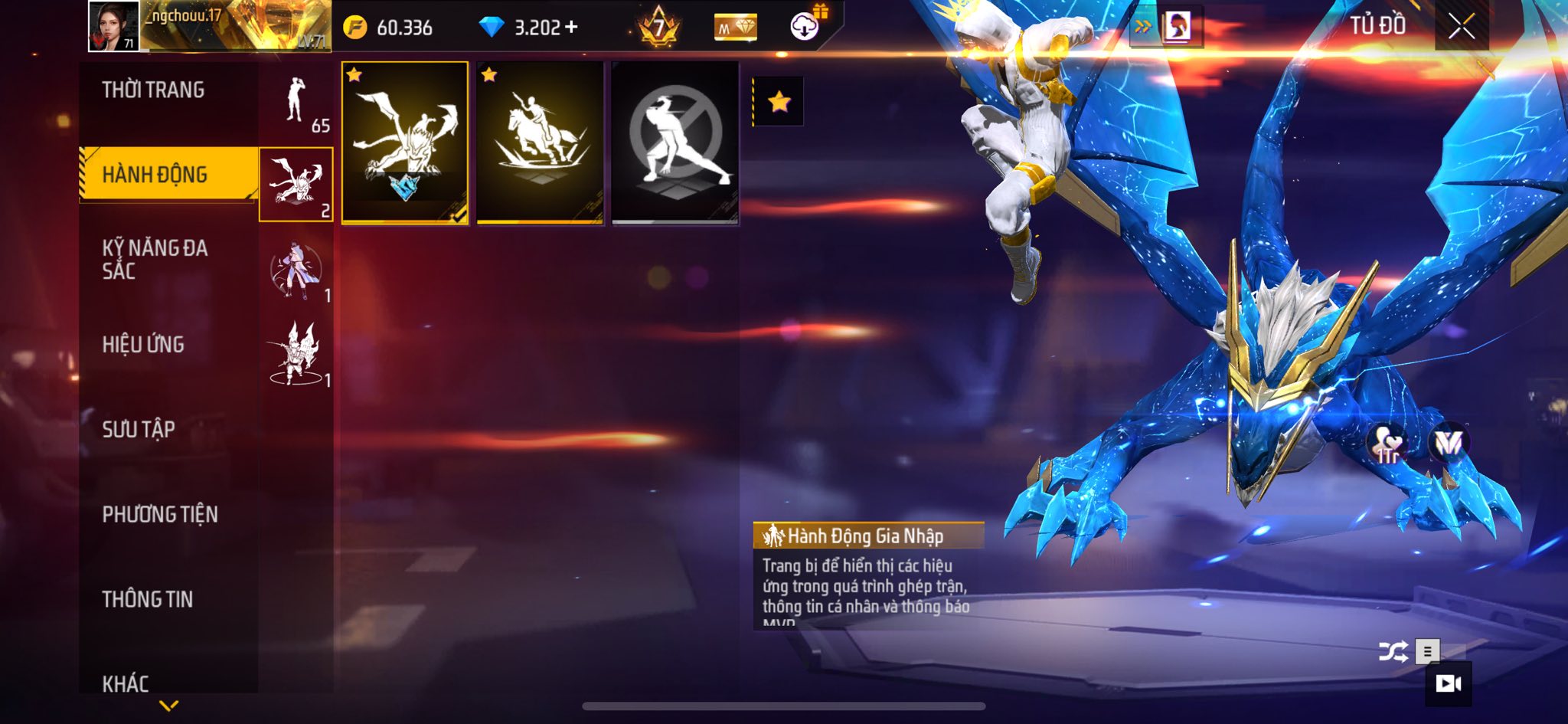Open the Hiệu Ứng category
This screenshot has width=1568, height=724.
pyautogui.click(x=143, y=345)
